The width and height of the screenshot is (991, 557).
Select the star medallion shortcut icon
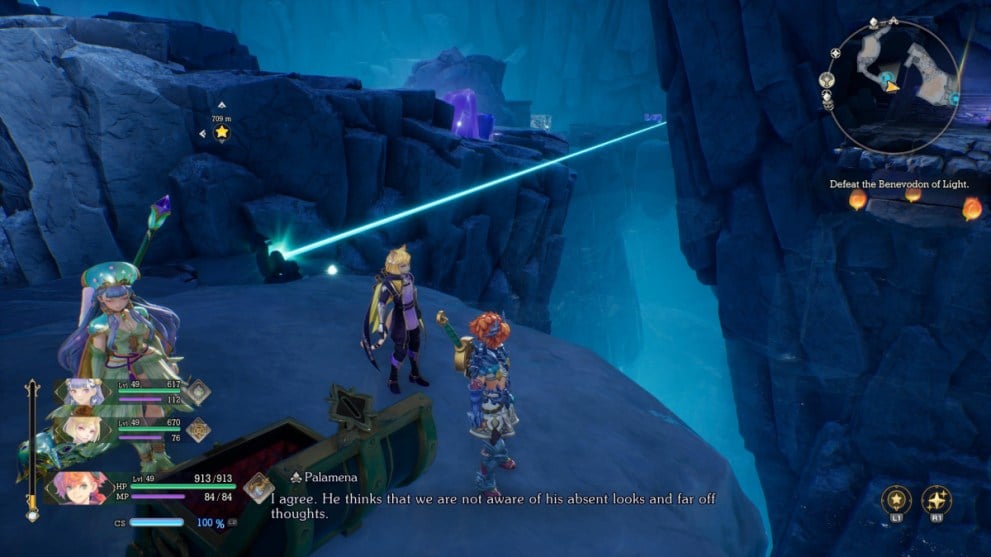click(895, 500)
